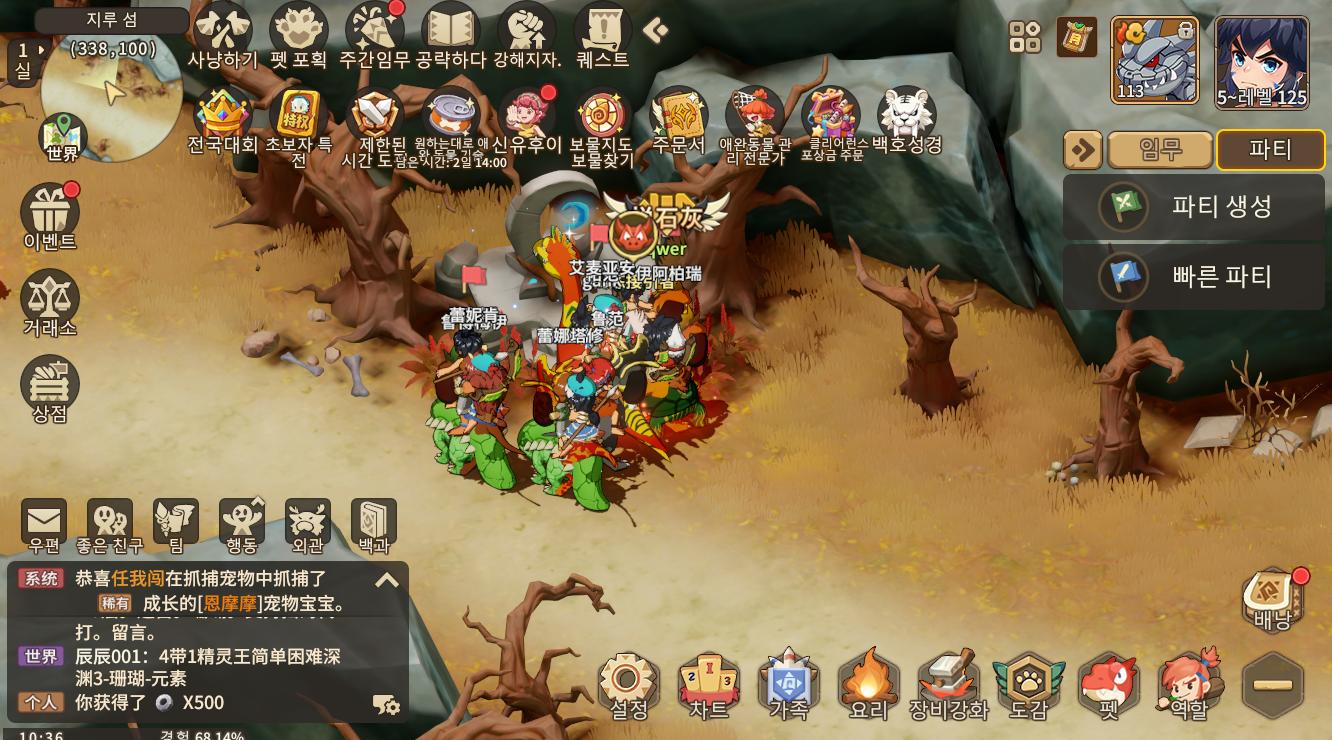This screenshot has width=1332, height=740.
Task: Expand the chat panel with the up arrow
Action: pyautogui.click(x=387, y=580)
